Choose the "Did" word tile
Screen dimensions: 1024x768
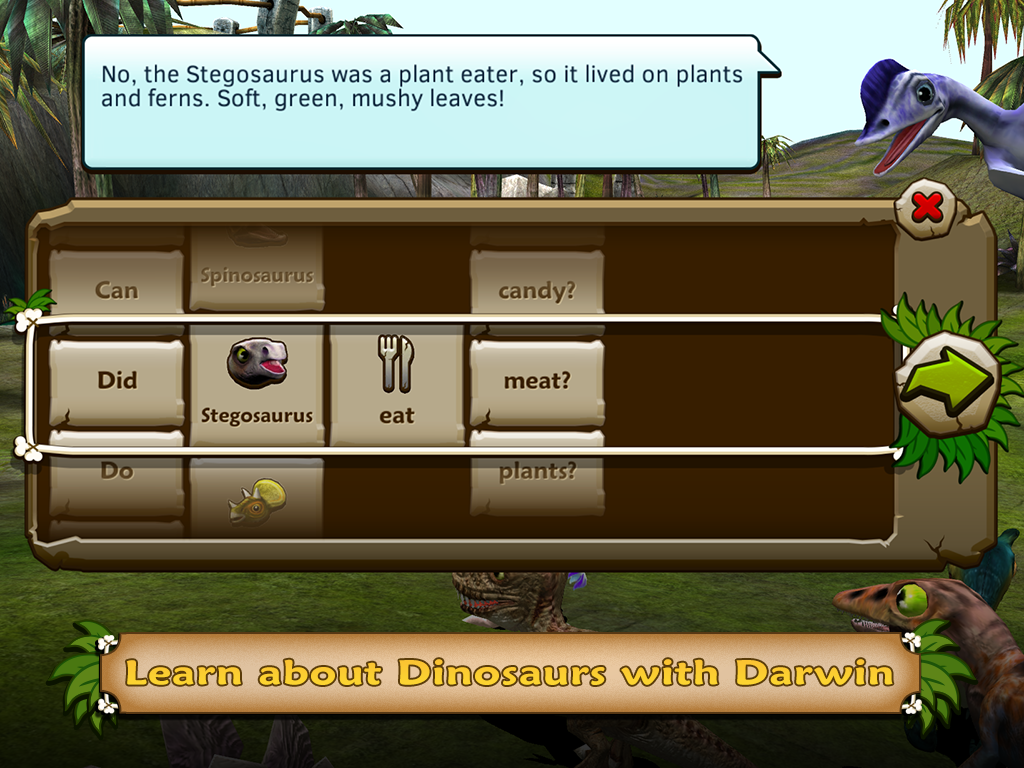(117, 382)
